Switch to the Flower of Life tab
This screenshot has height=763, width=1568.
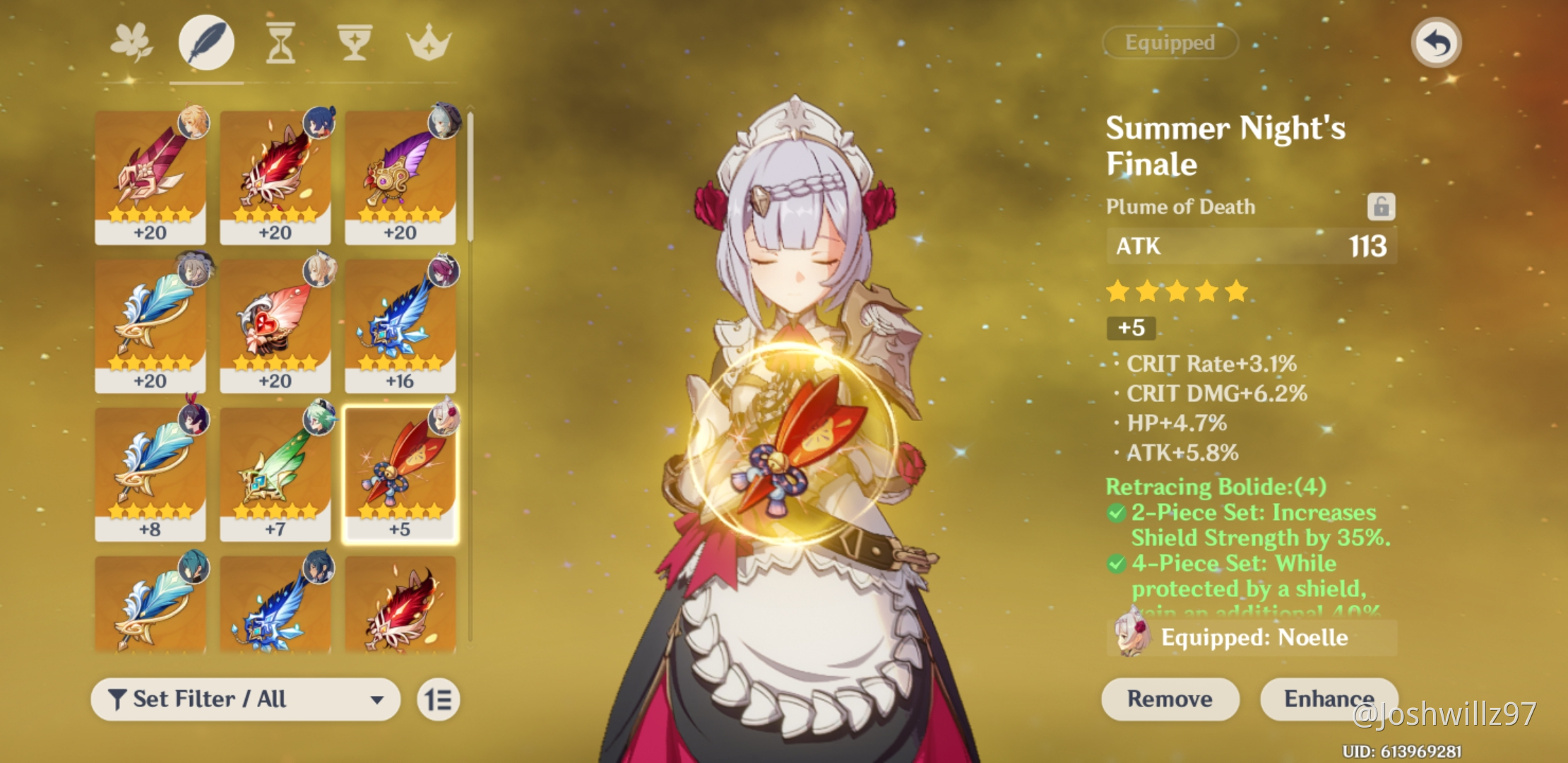tap(132, 42)
